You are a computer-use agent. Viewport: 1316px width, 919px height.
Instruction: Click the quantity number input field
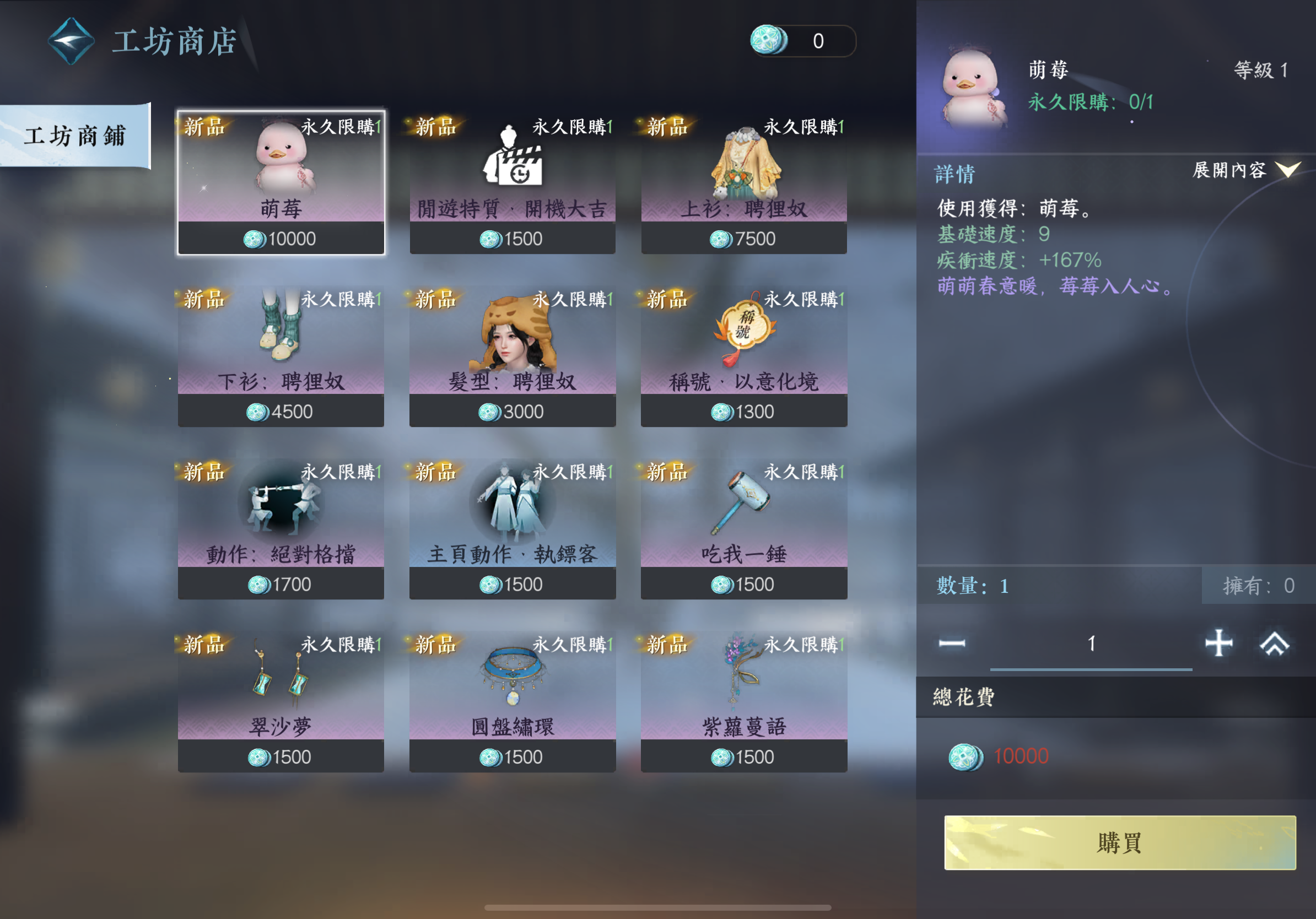coord(1091,644)
